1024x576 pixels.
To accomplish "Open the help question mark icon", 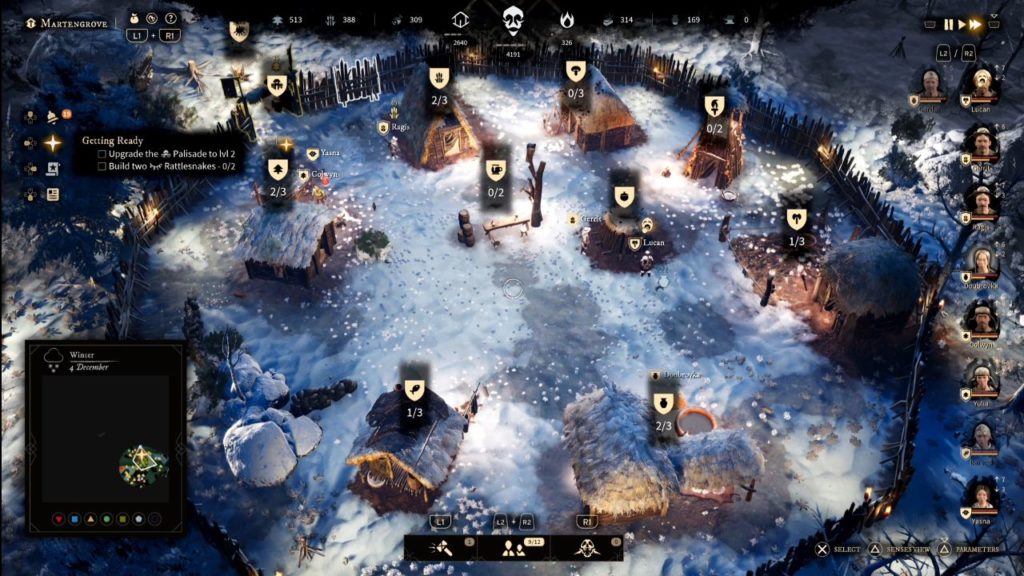I will point(171,18).
